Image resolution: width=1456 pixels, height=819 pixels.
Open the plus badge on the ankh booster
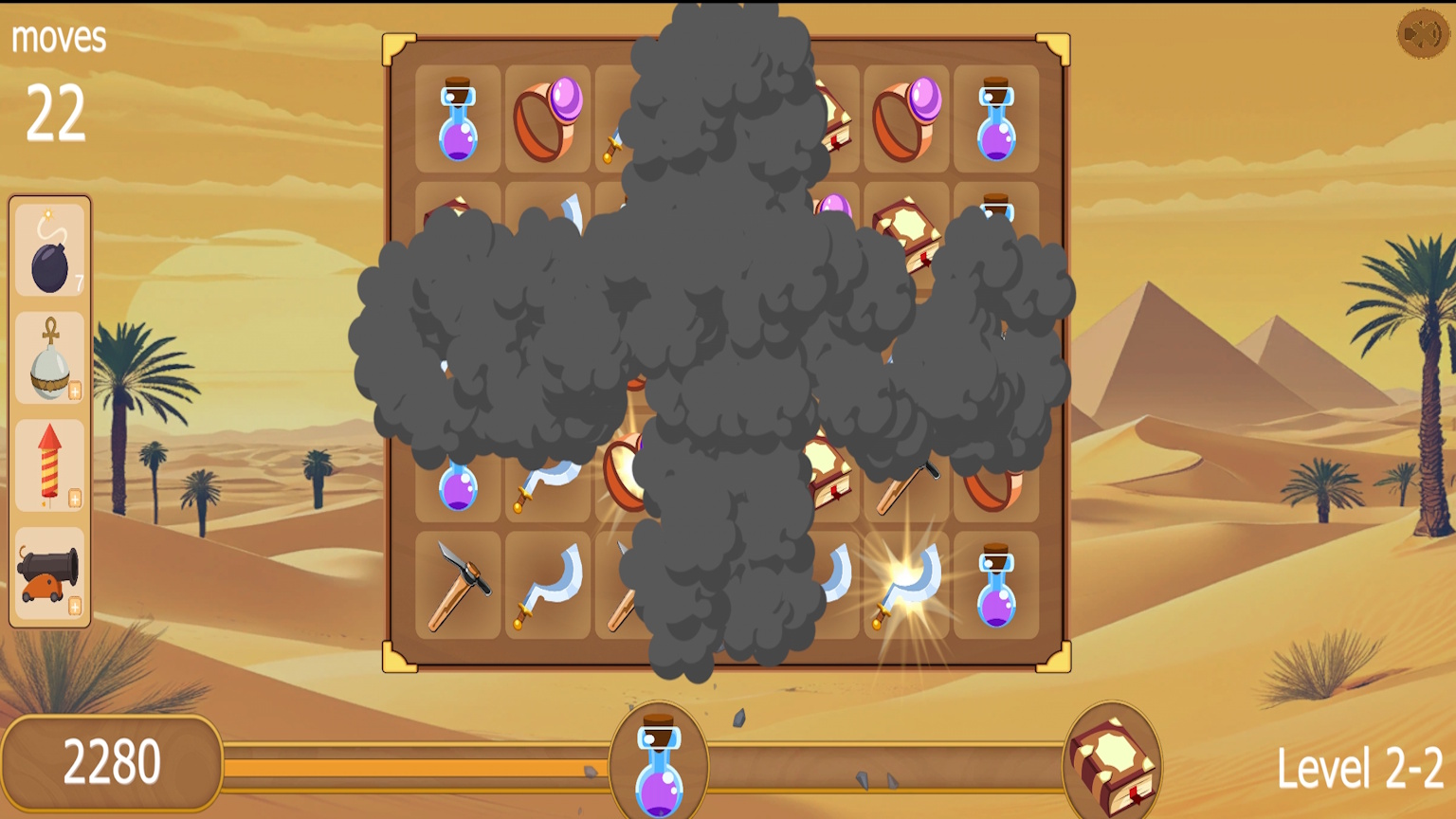point(74,390)
